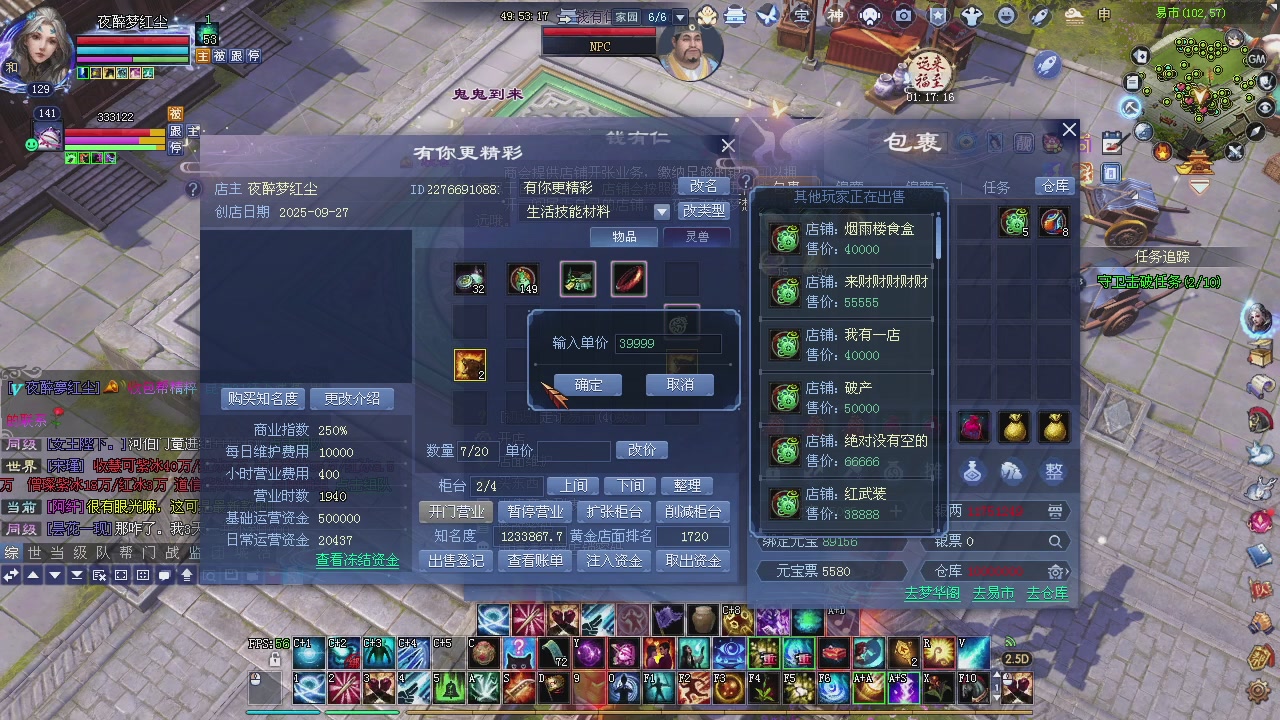
Task: Click the potion icon at the inventory bottom
Action: coord(972,471)
